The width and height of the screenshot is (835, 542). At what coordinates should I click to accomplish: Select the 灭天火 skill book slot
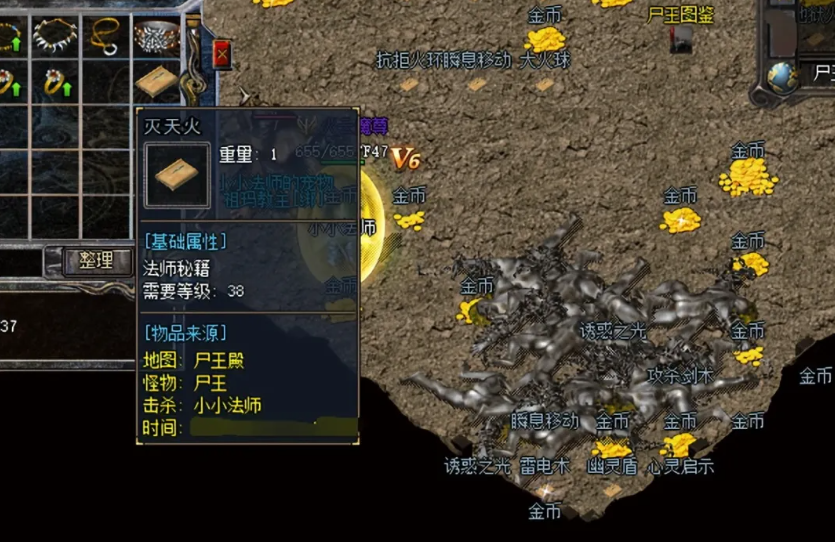(156, 81)
